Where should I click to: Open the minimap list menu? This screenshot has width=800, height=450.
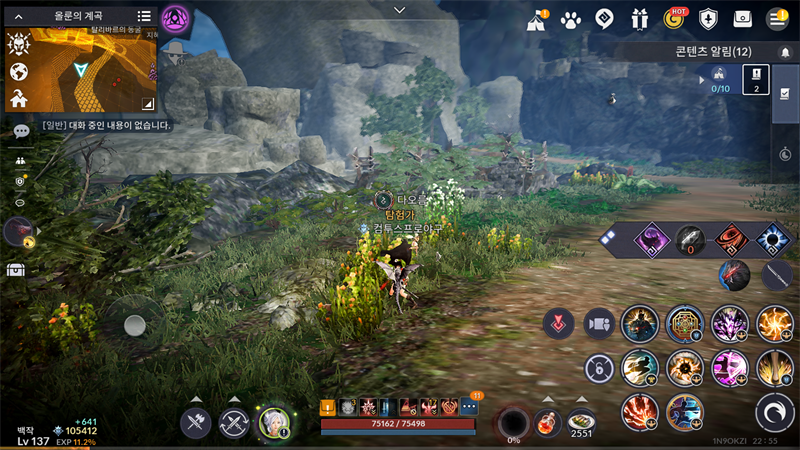(x=144, y=16)
